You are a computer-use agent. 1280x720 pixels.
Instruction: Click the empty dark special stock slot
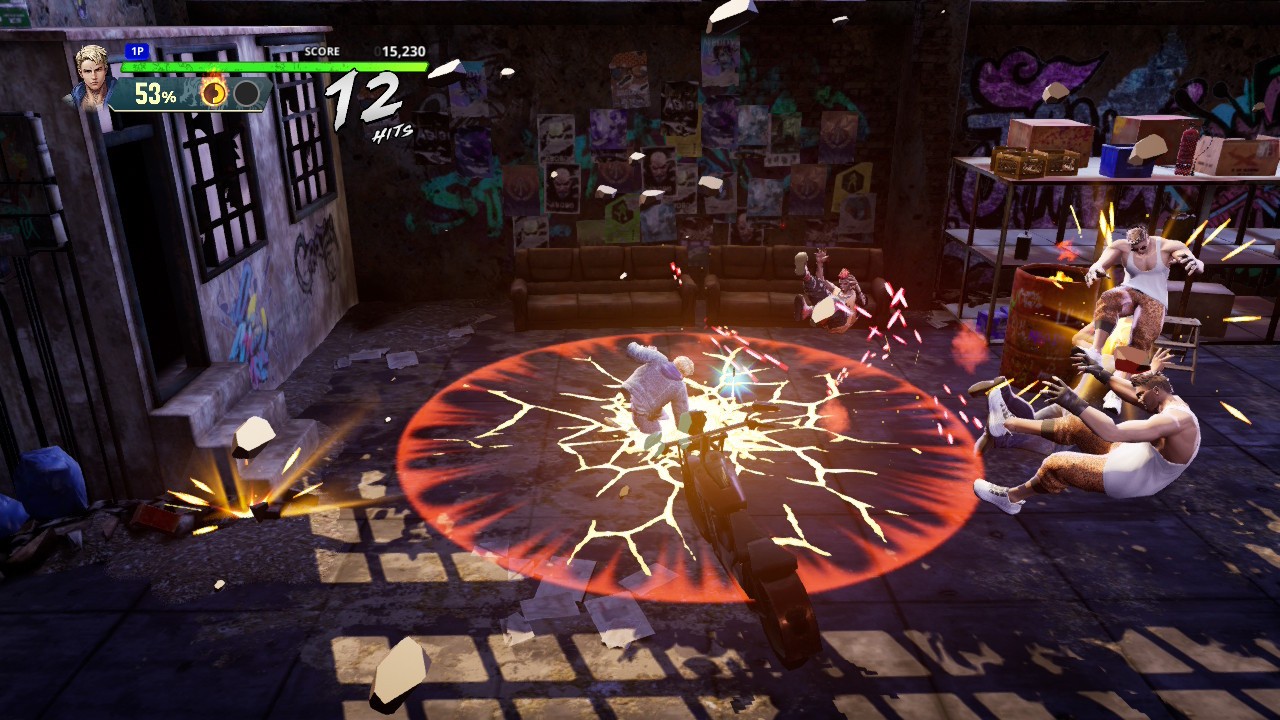(x=246, y=94)
